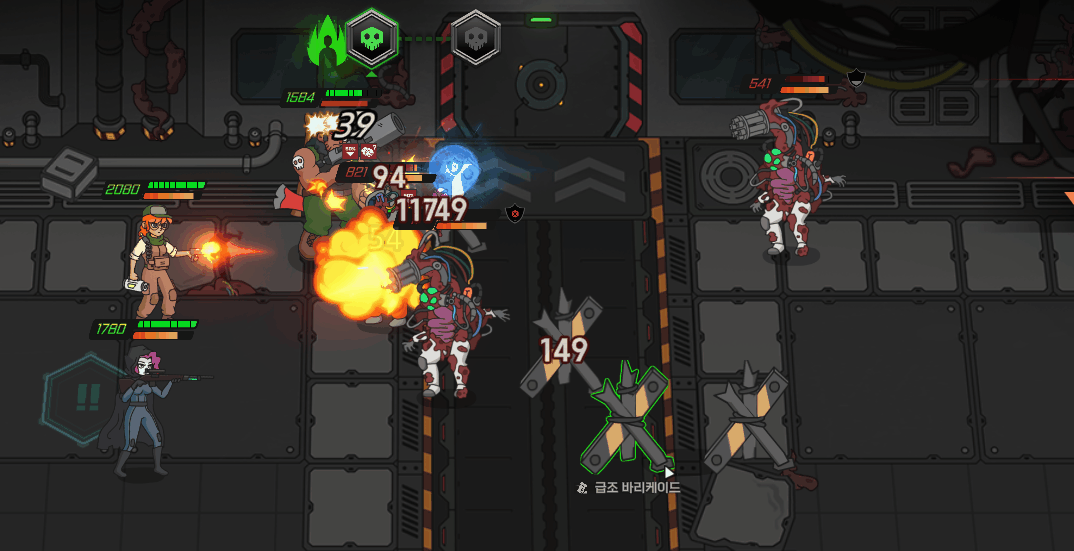Select the gray skull wave marker
This screenshot has height=551, width=1074.
click(x=476, y=39)
